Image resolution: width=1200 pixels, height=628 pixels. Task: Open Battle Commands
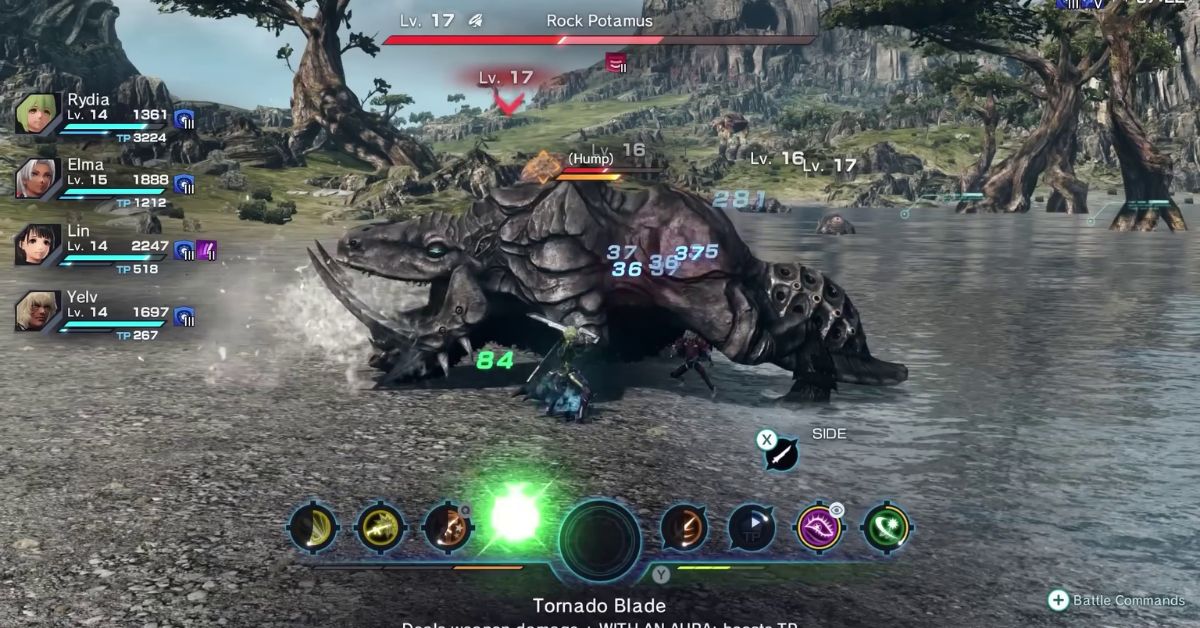1116,600
